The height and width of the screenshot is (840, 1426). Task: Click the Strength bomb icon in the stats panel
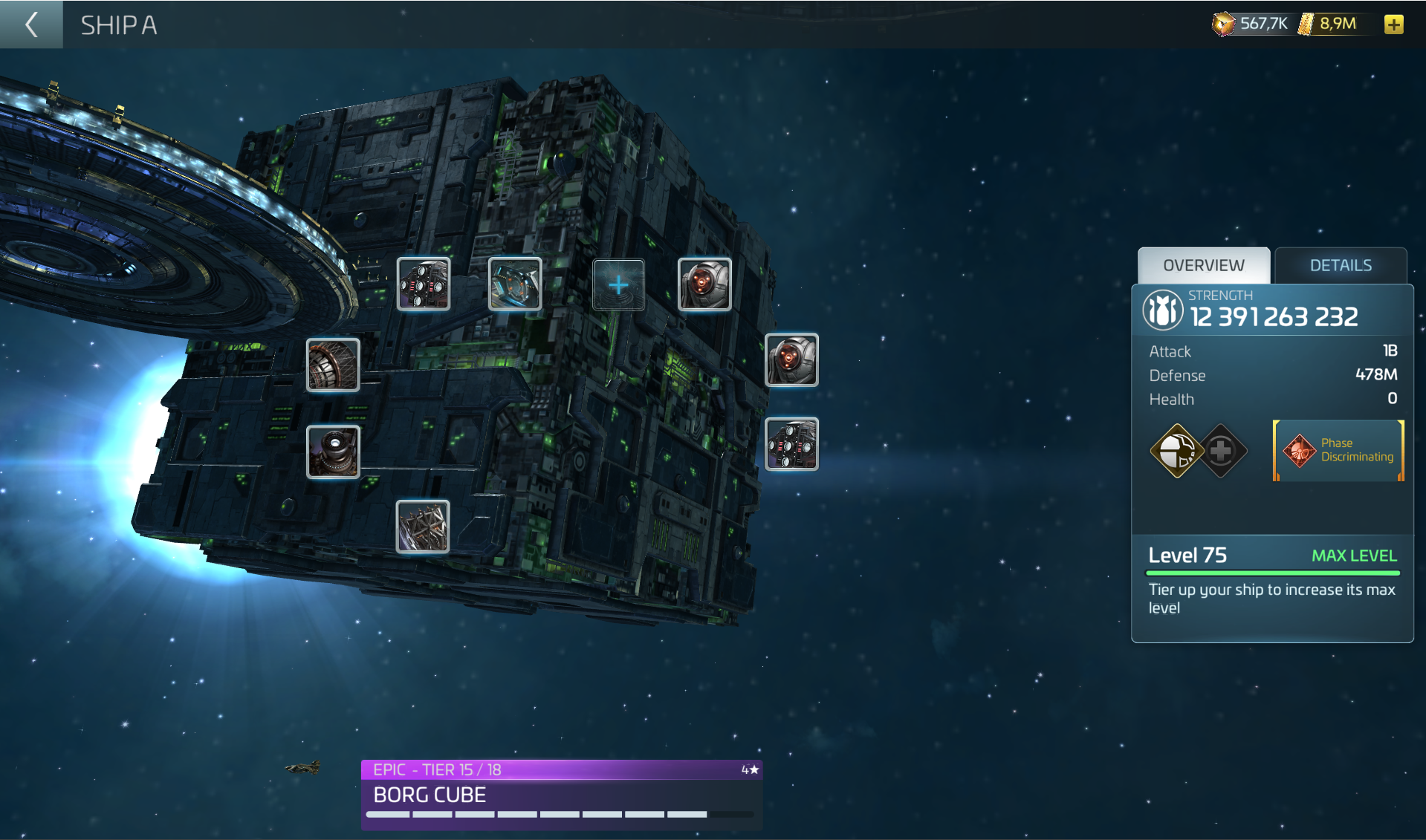coord(1163,310)
